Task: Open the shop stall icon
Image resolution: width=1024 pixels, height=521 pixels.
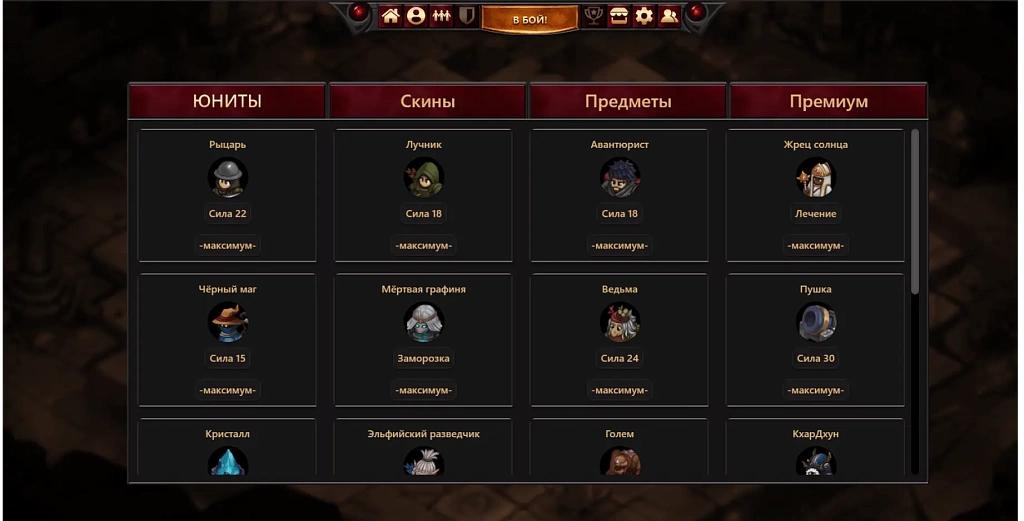Action: 619,16
